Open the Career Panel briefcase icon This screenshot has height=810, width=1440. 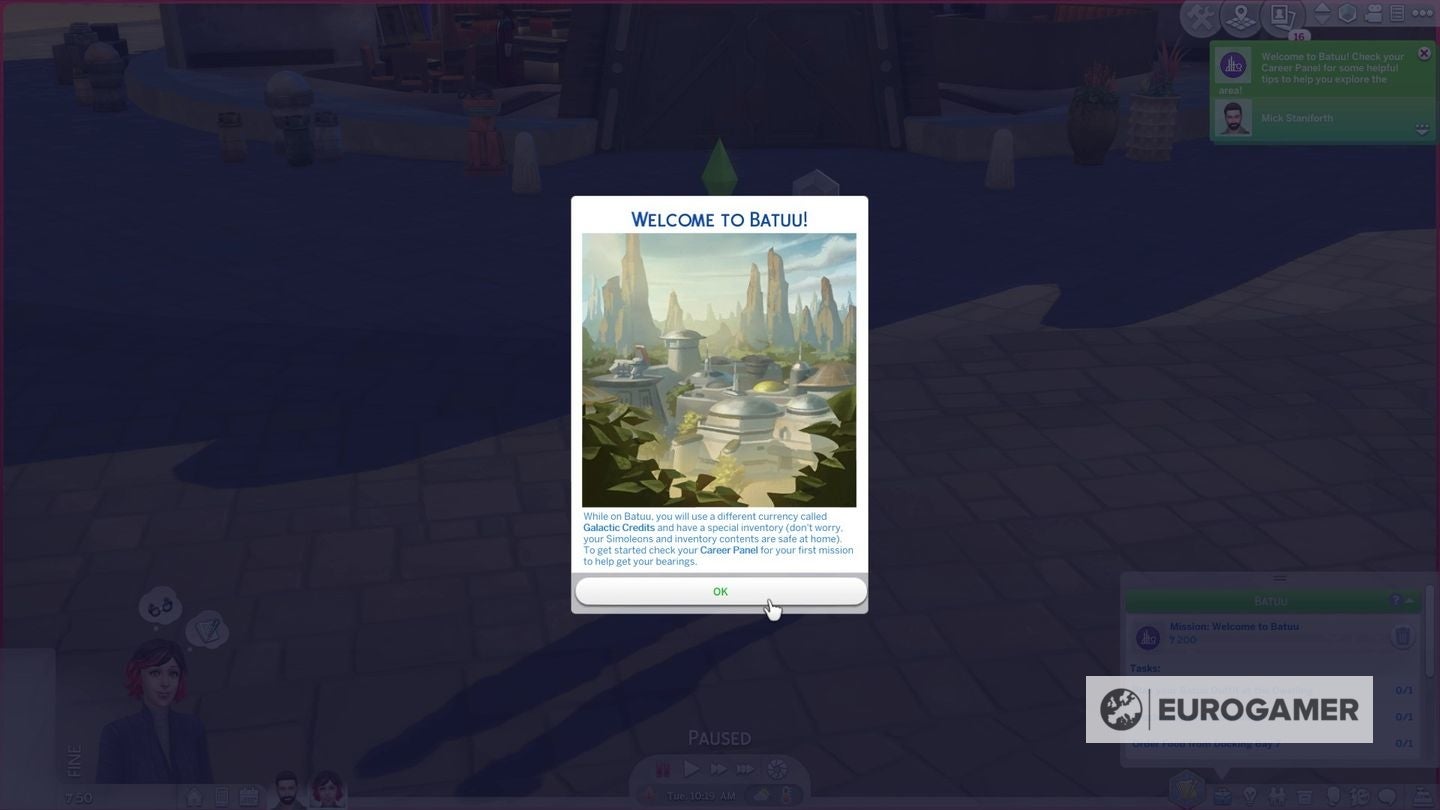point(1222,796)
